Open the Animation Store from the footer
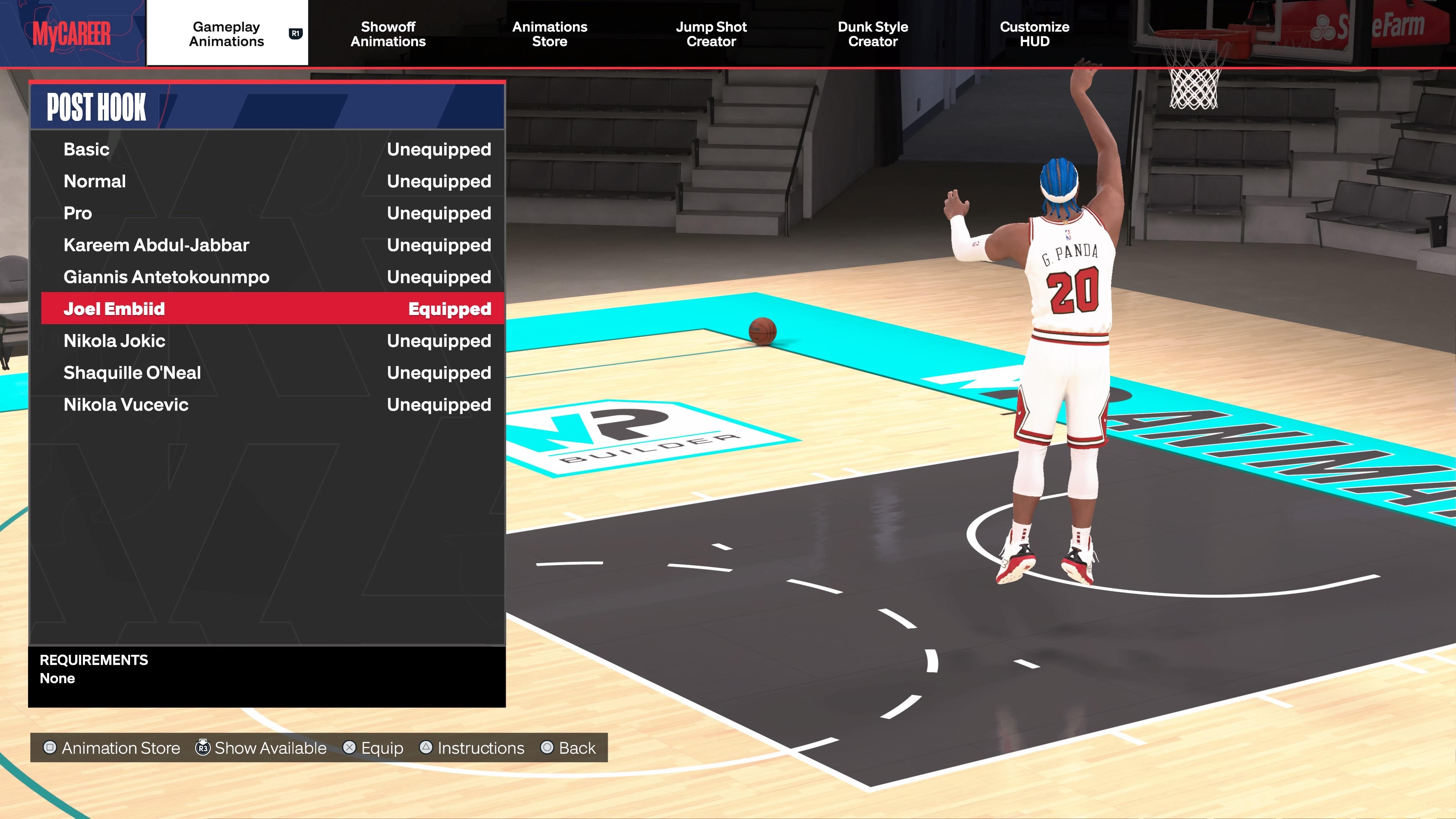Screen dimensions: 1456x819 click(112, 748)
